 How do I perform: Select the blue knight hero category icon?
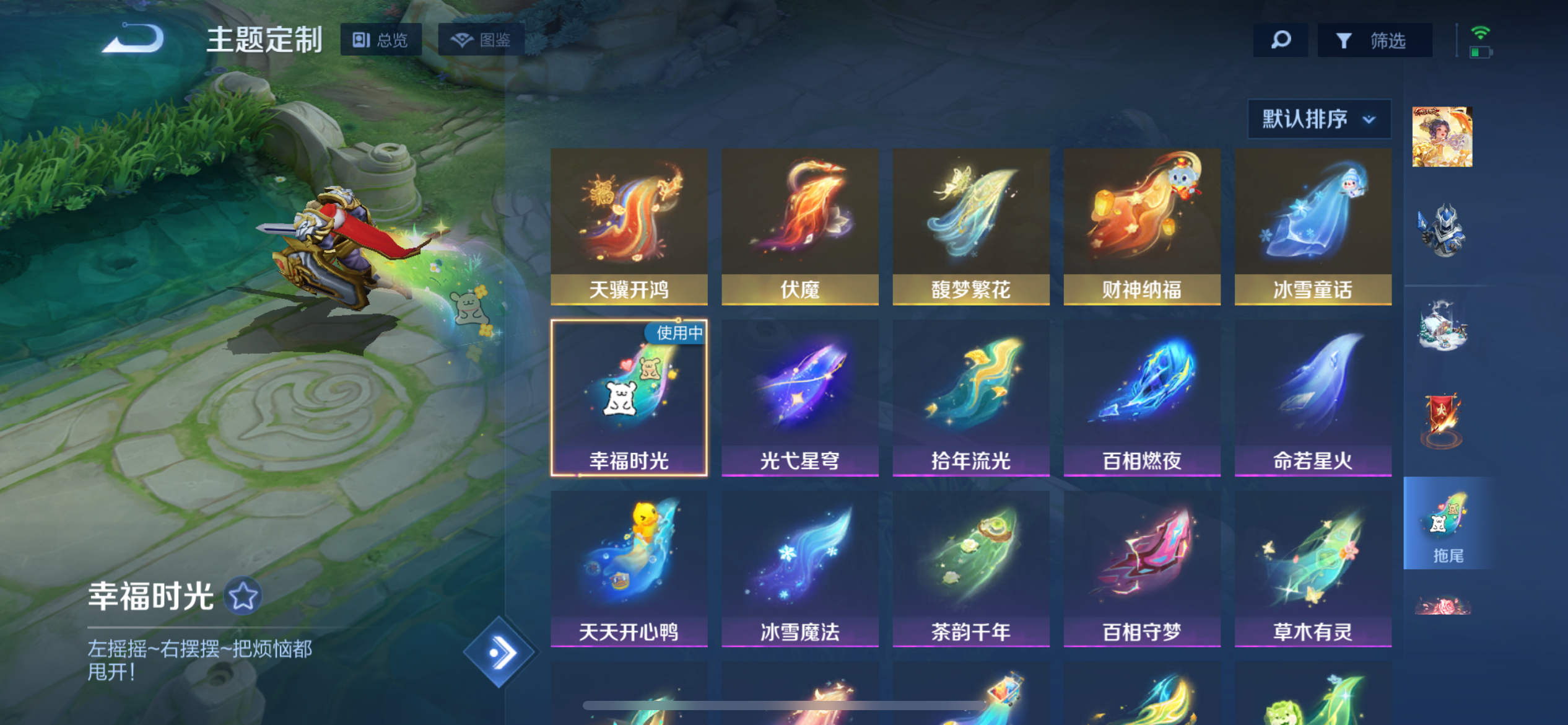(x=1442, y=229)
